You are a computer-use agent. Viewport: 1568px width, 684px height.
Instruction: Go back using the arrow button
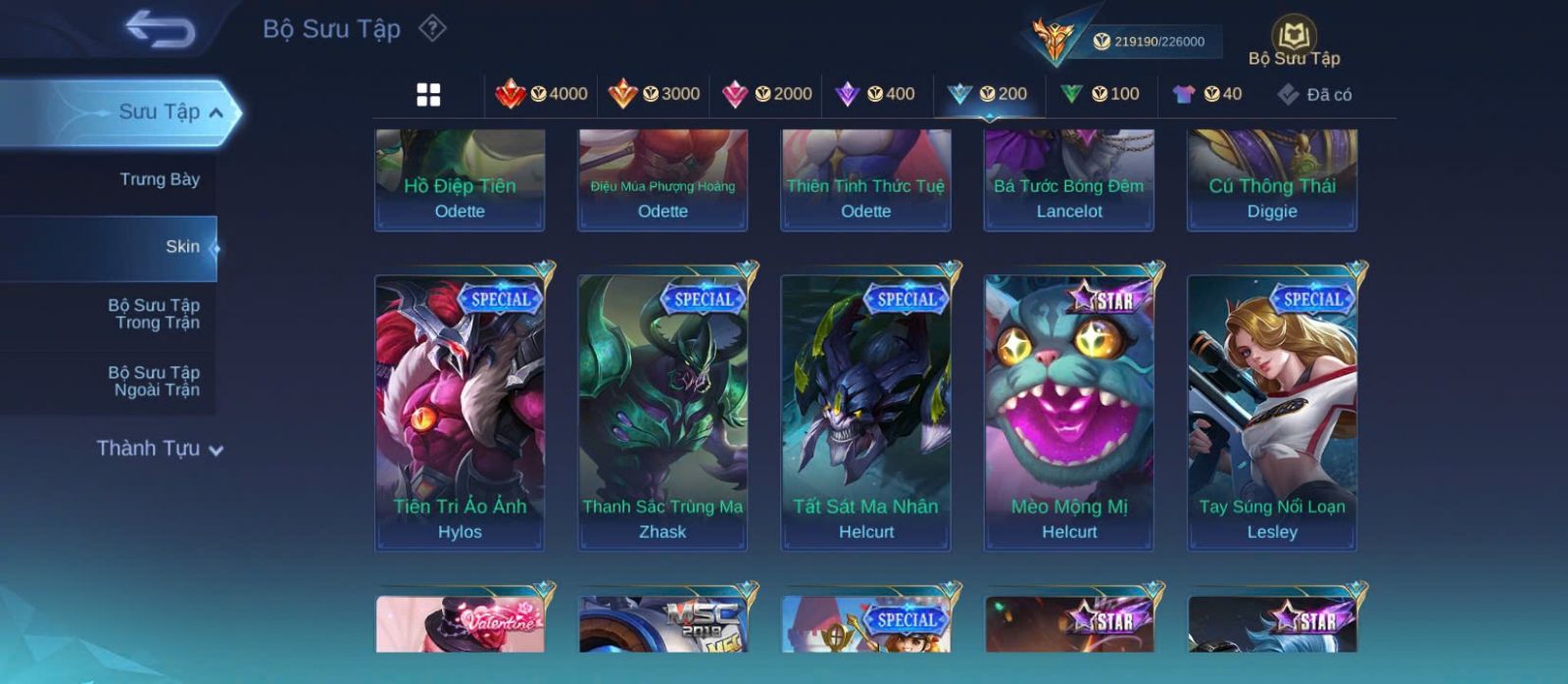160,29
